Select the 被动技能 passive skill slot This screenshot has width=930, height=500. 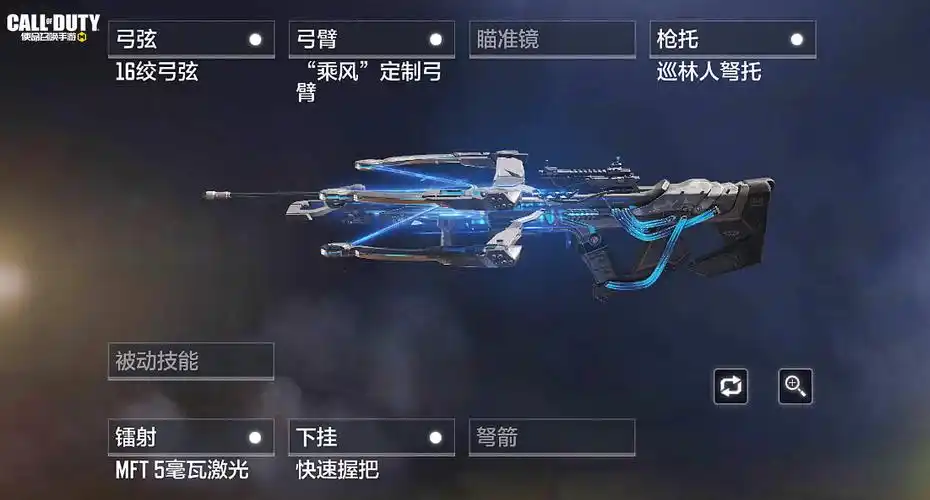190,362
